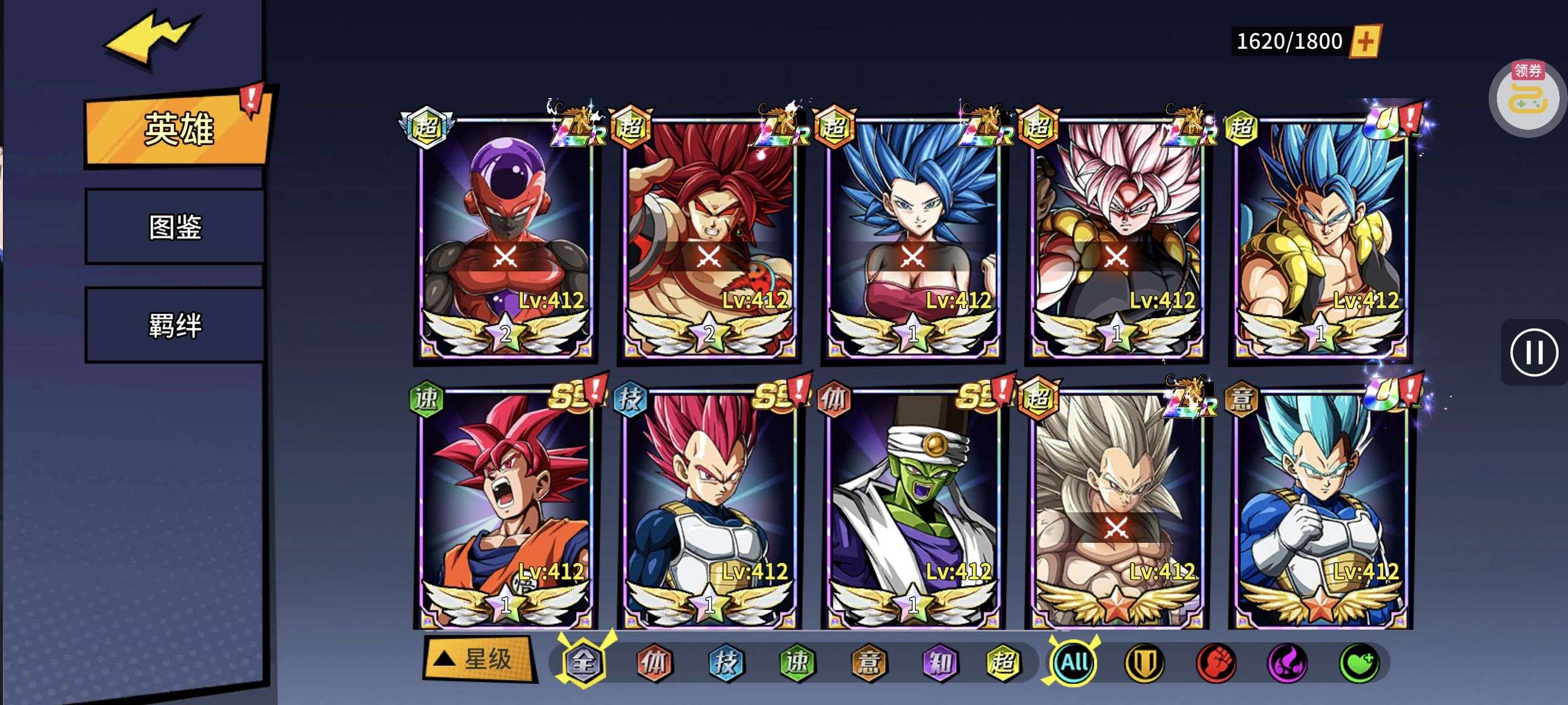Toggle the 星级 star-rank sort button
1568x705 pixels.
[x=479, y=659]
